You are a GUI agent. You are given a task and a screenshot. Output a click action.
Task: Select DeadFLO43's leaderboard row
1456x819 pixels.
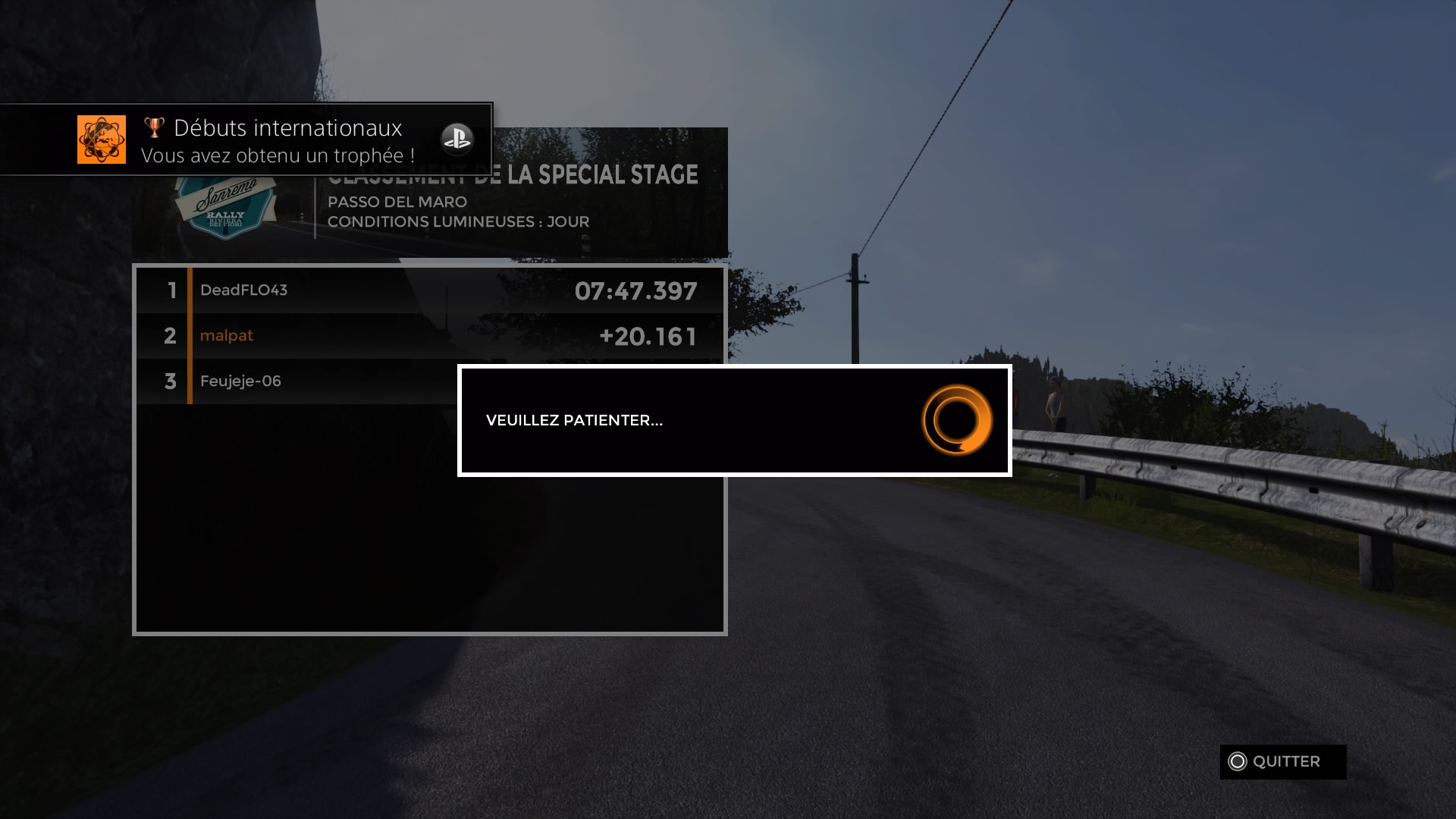[x=429, y=290]
